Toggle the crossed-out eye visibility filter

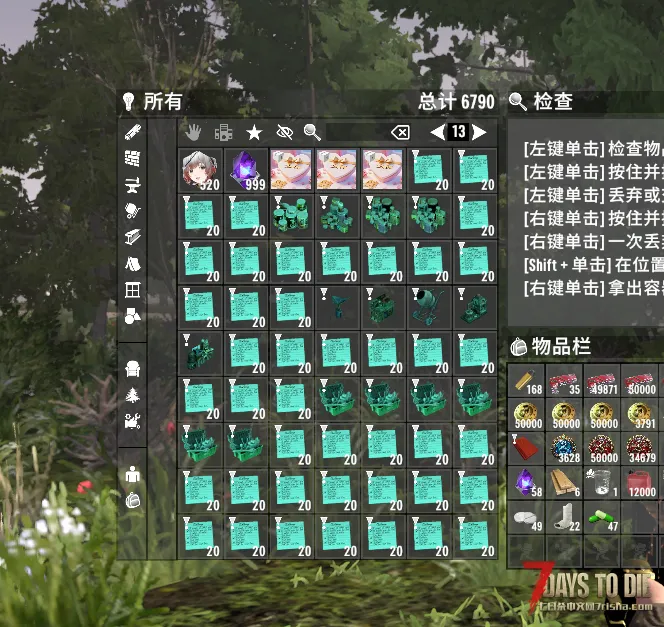click(283, 132)
